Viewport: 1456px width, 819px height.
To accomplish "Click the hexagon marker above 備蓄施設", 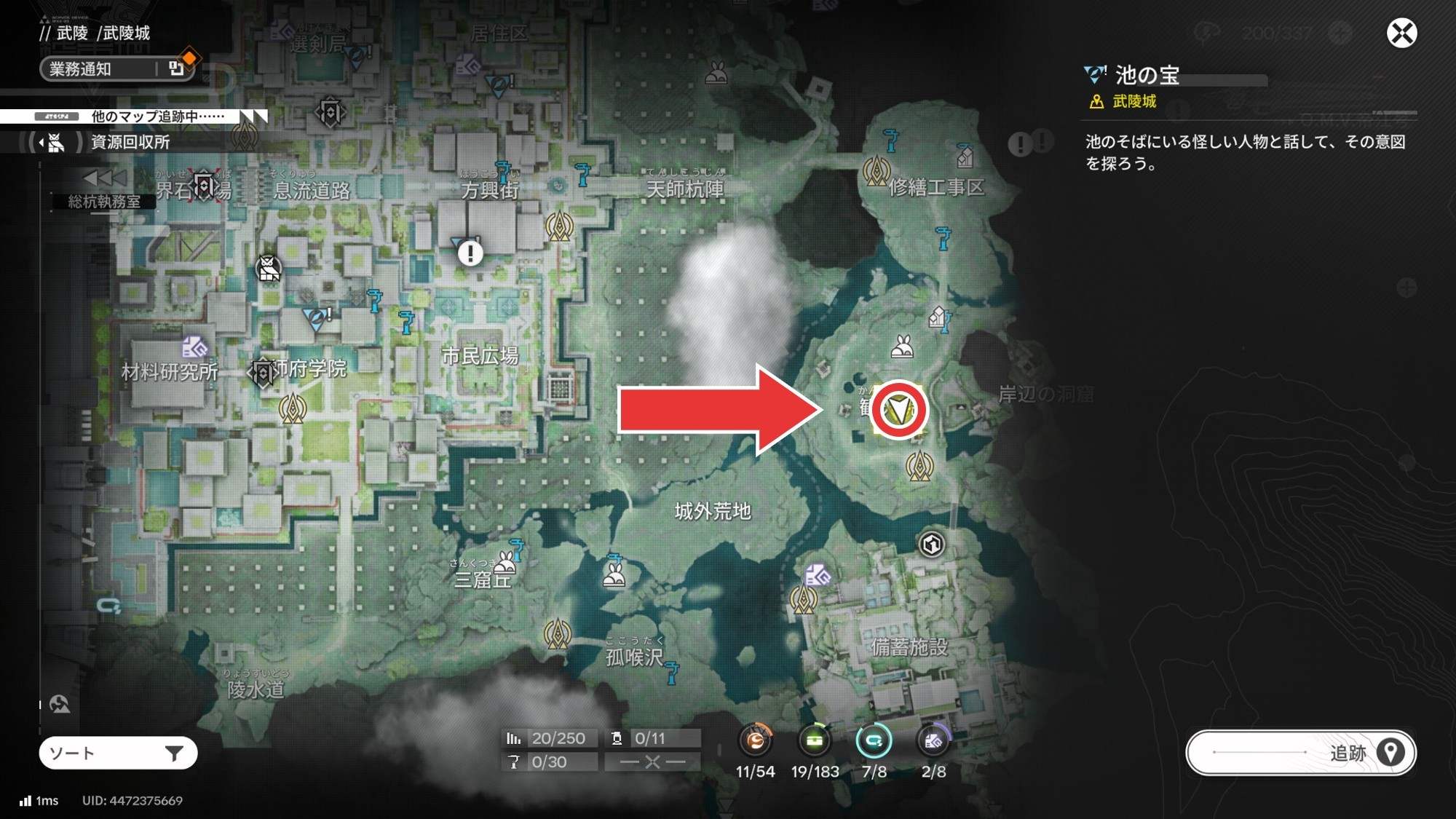I will 932,545.
